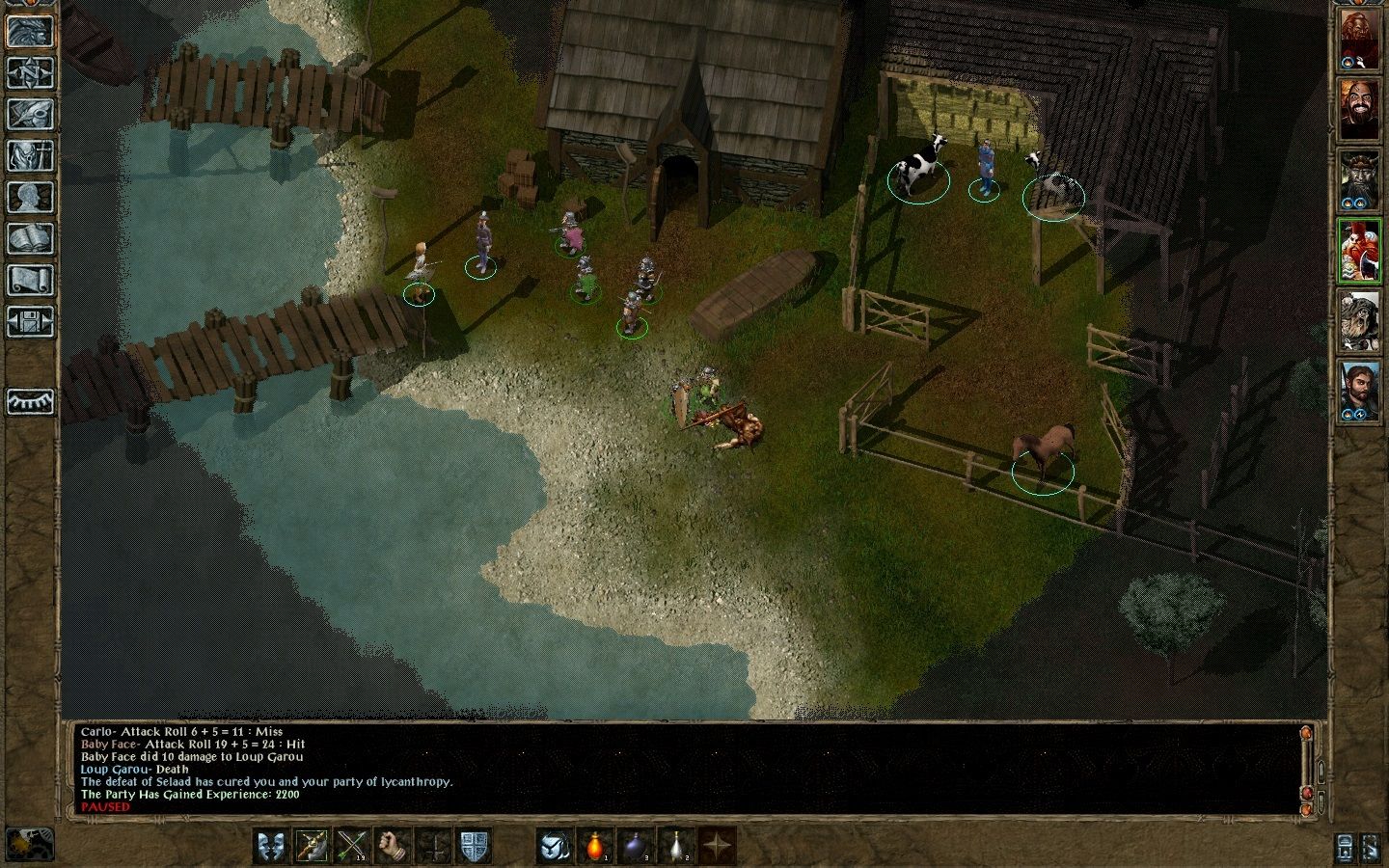Click the closed-eye rest button
This screenshot has width=1389, height=868.
30,401
